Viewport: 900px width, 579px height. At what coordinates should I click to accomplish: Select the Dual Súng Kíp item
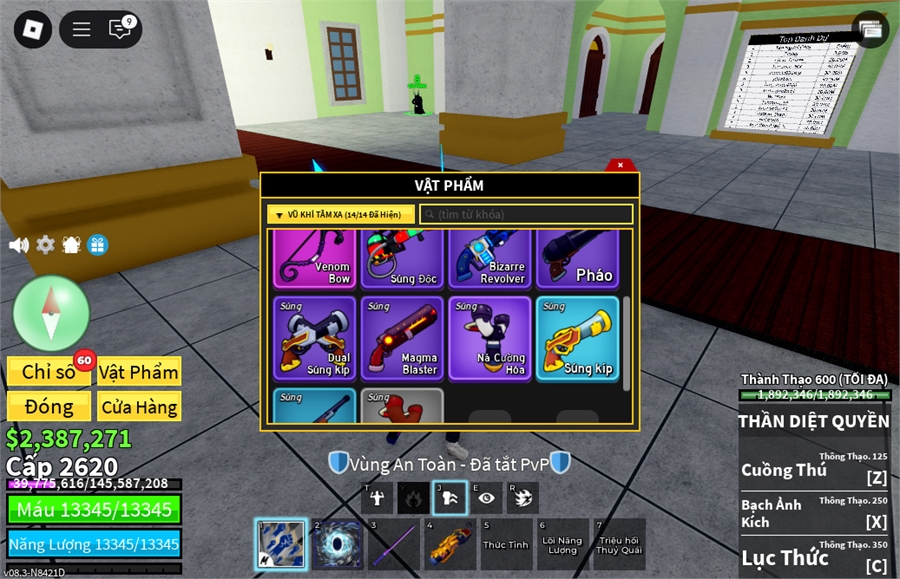click(316, 338)
